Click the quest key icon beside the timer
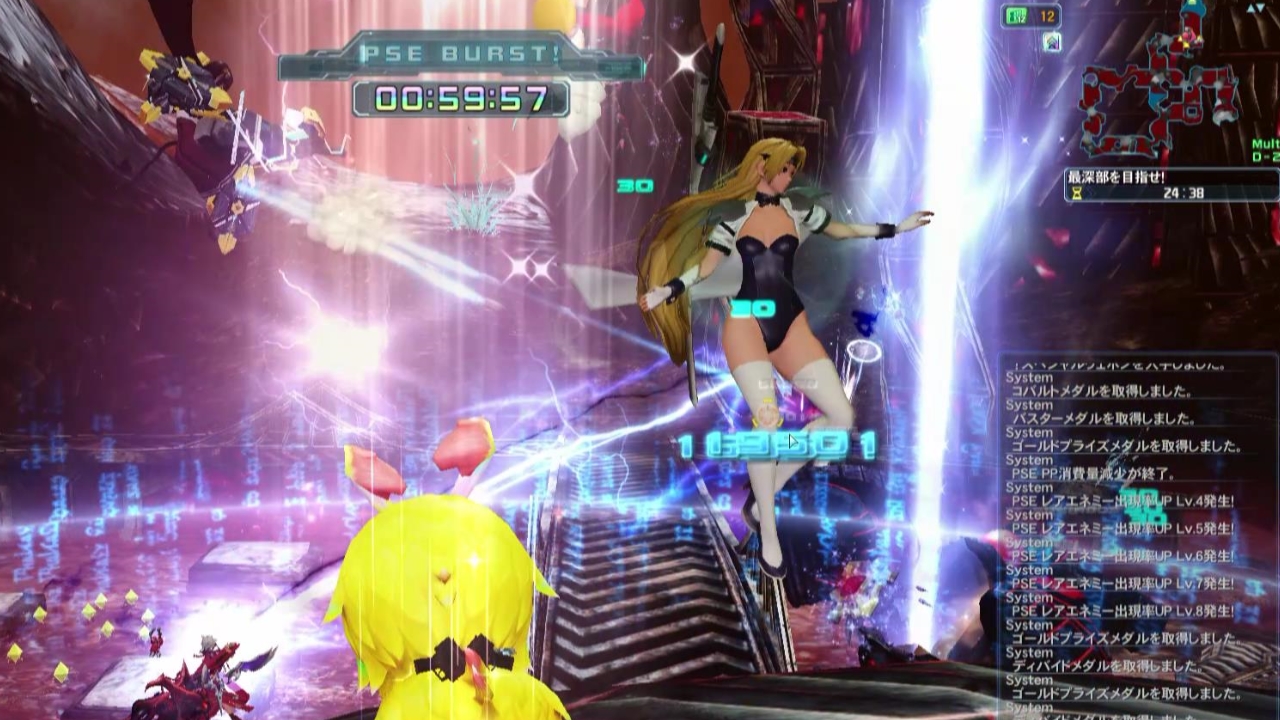The width and height of the screenshot is (1280, 720). (1075, 194)
